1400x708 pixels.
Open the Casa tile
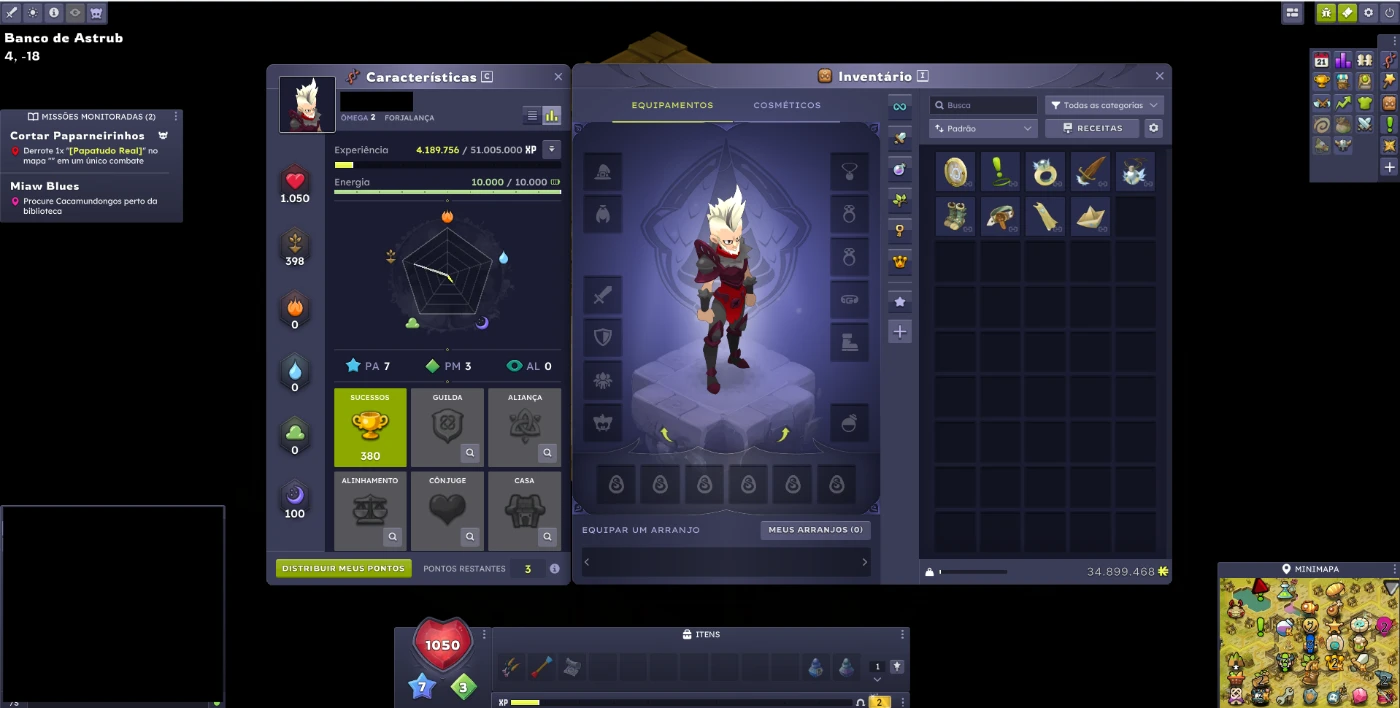tap(524, 510)
